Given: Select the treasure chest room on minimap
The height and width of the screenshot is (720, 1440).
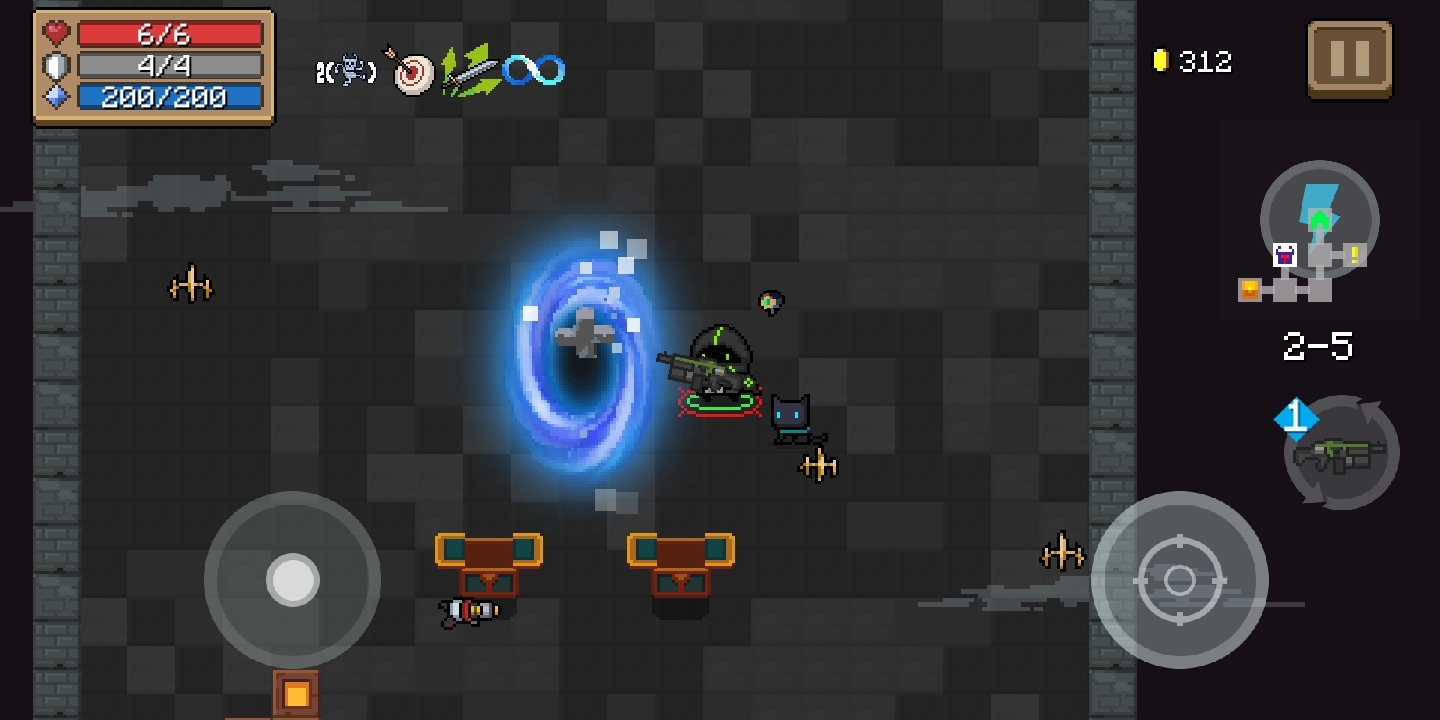Looking at the screenshot, I should tap(1250, 290).
